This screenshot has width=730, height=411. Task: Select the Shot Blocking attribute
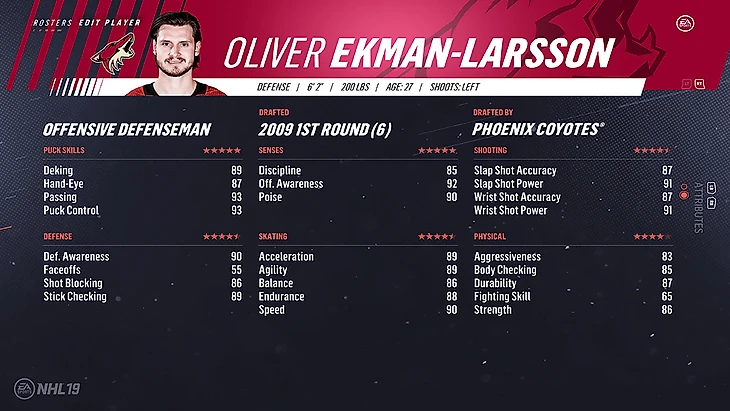[x=140, y=283]
